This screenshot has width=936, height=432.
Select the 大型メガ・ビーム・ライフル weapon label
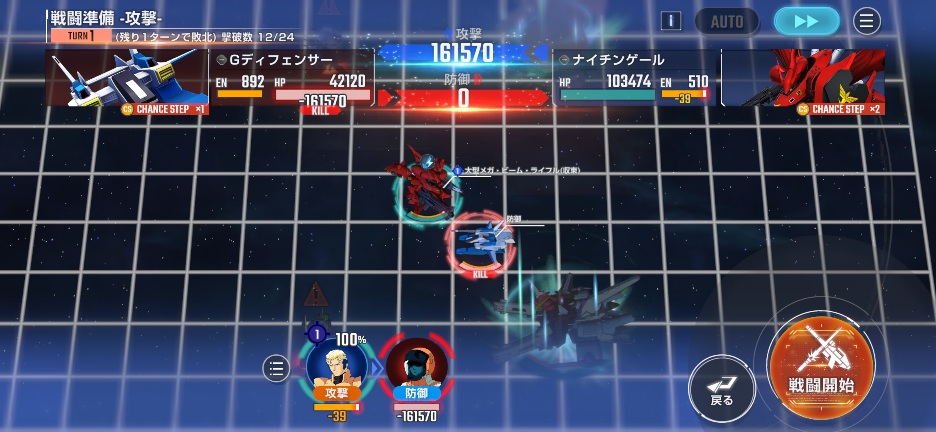click(x=520, y=171)
